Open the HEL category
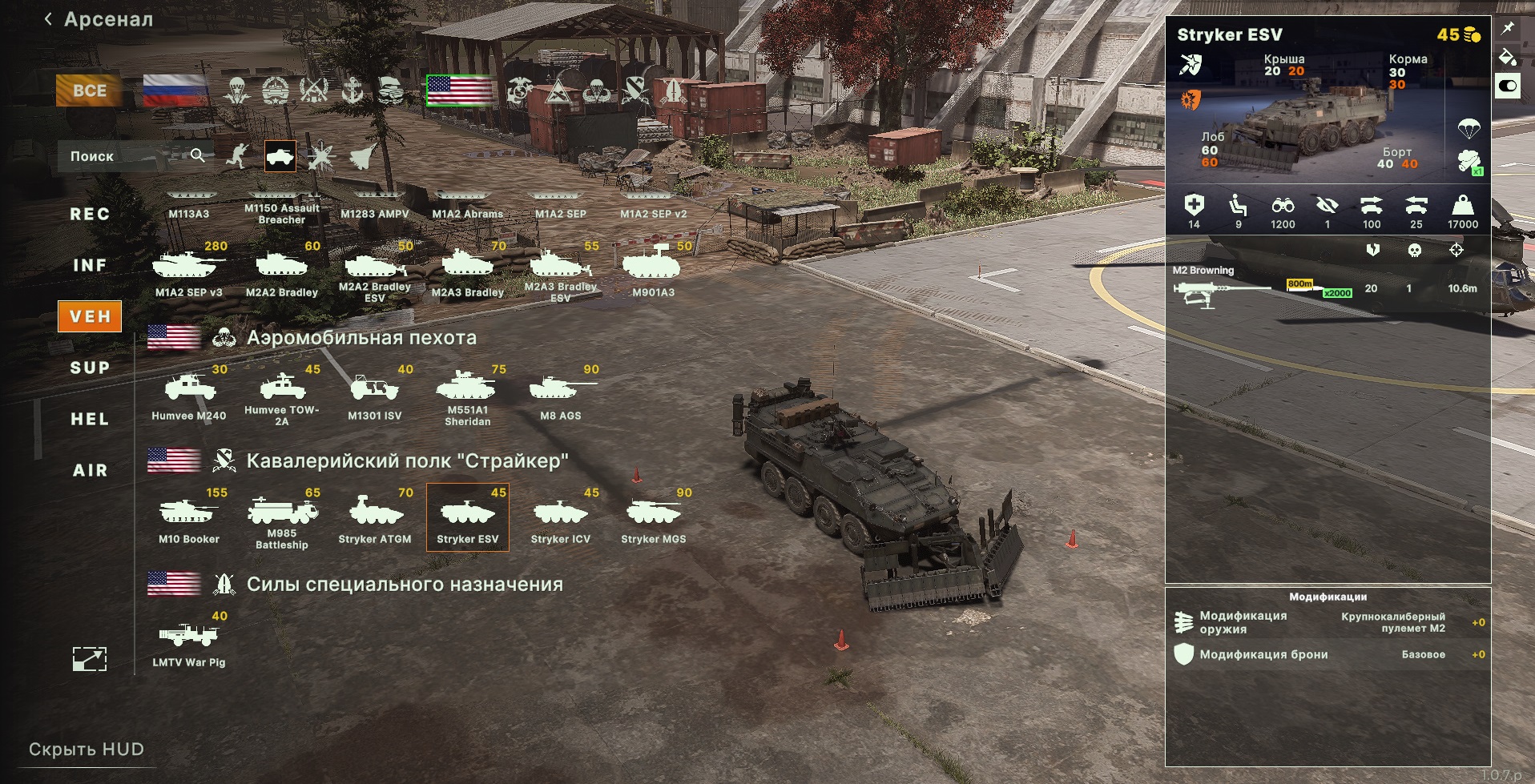The width and height of the screenshot is (1535, 784). tap(90, 419)
